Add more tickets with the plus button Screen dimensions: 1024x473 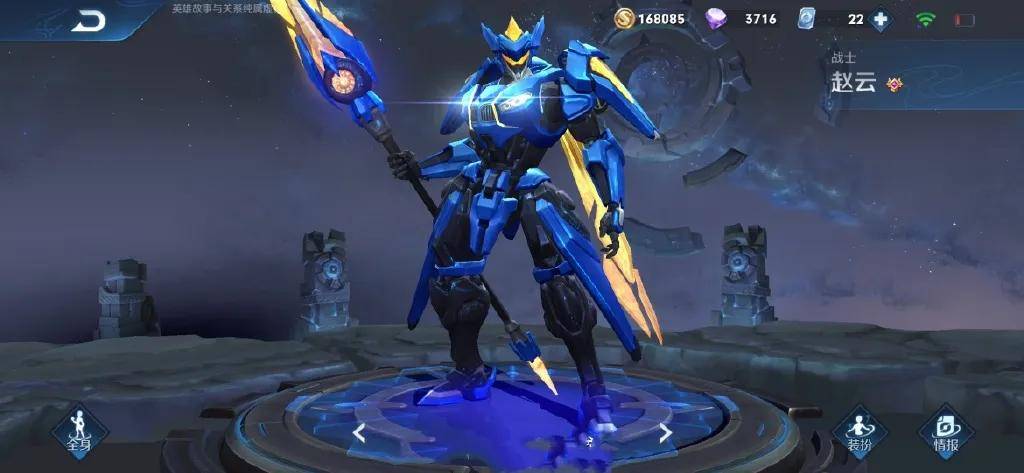click(x=880, y=19)
